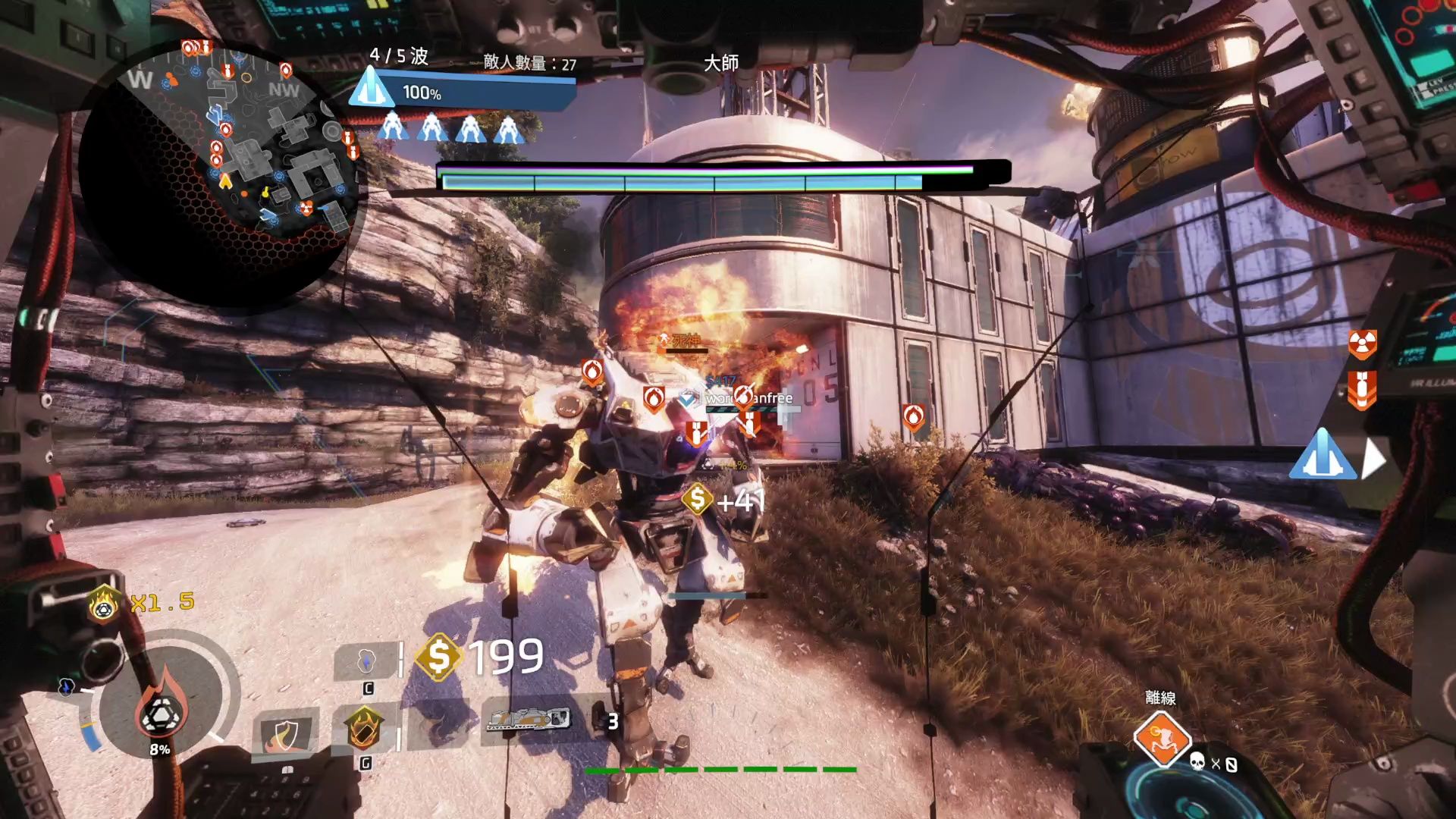
Task: Click the offline orange titan badge
Action: click(1161, 739)
